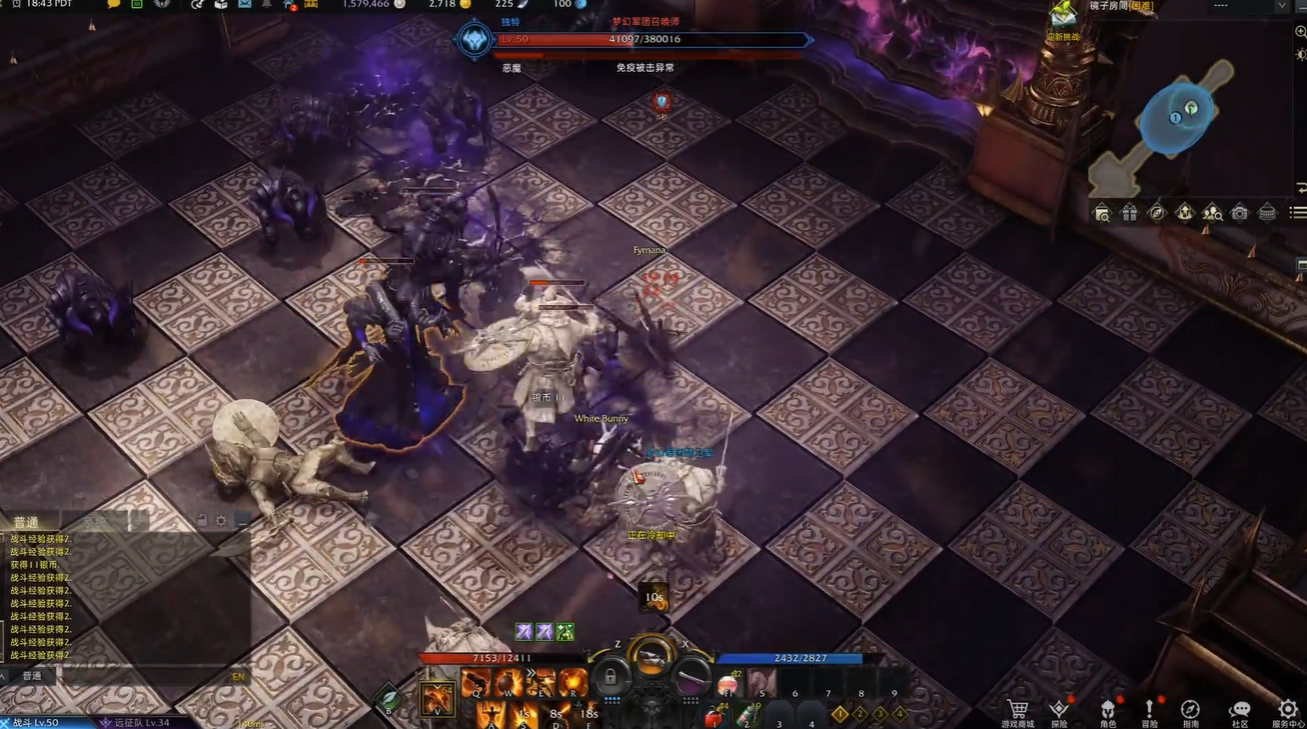
Task: Activate the Q skill on the hotbar
Action: click(x=474, y=683)
